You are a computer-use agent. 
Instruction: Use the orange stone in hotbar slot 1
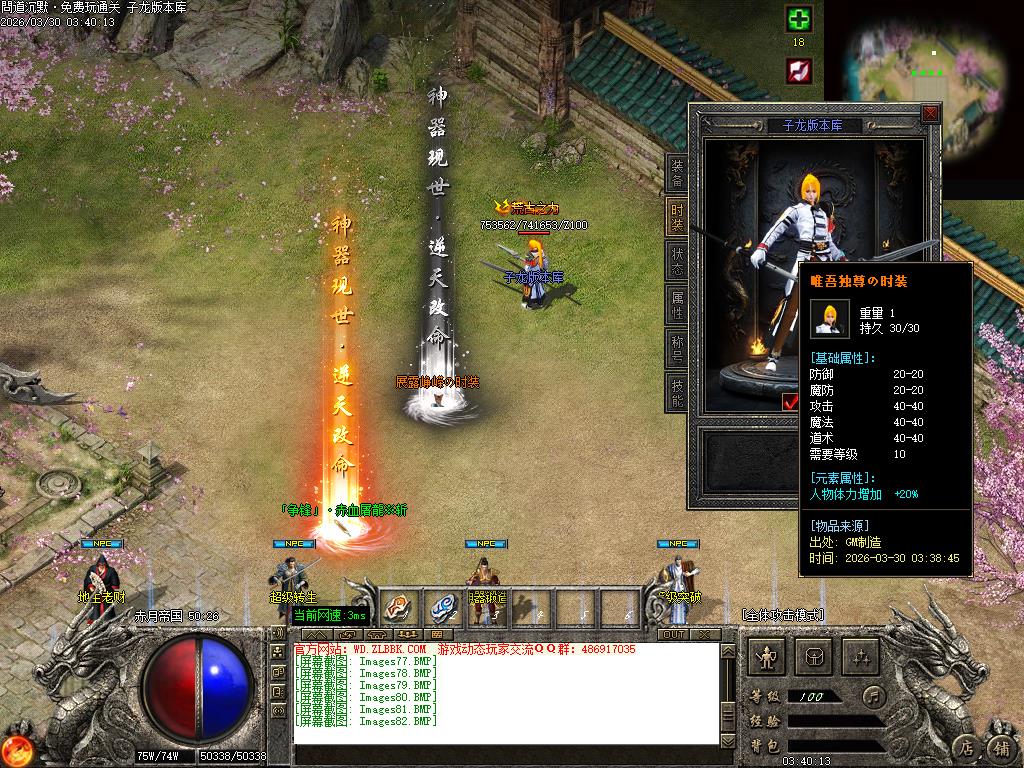pyautogui.click(x=399, y=605)
